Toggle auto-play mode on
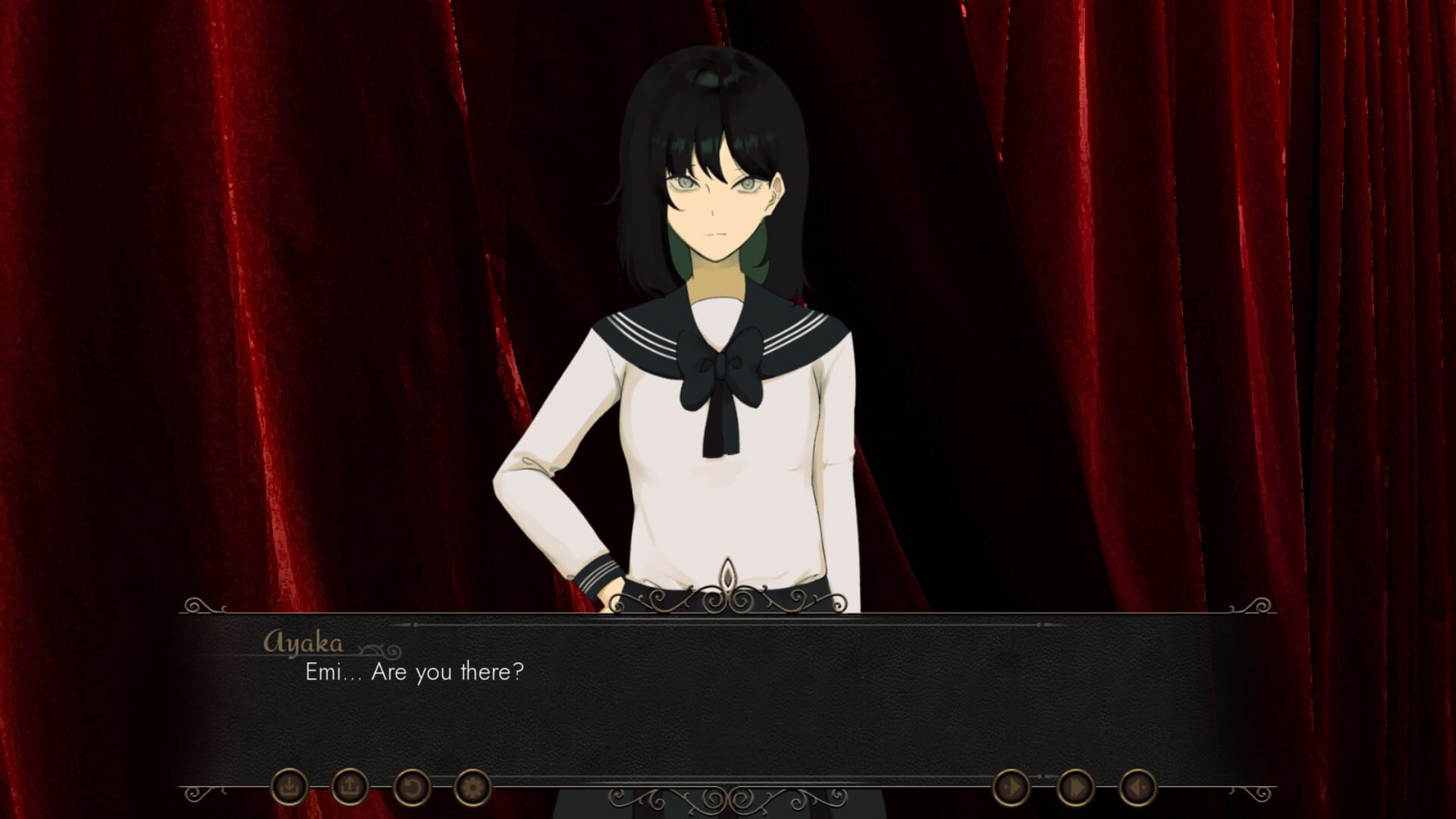The width and height of the screenshot is (1456, 819). [1011, 787]
